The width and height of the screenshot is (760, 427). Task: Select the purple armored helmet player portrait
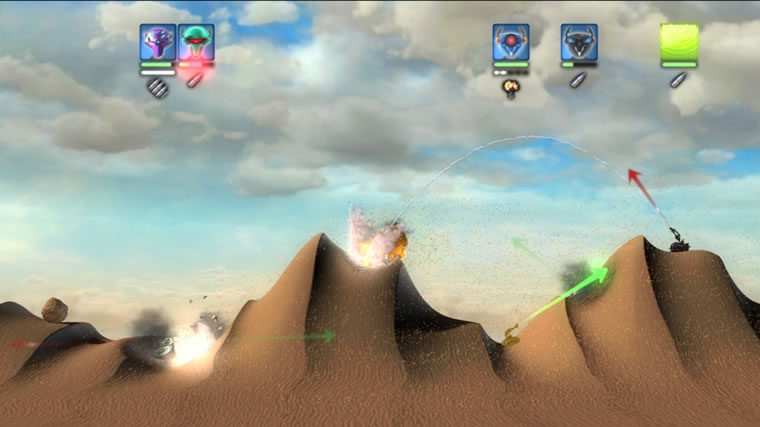coord(158,42)
